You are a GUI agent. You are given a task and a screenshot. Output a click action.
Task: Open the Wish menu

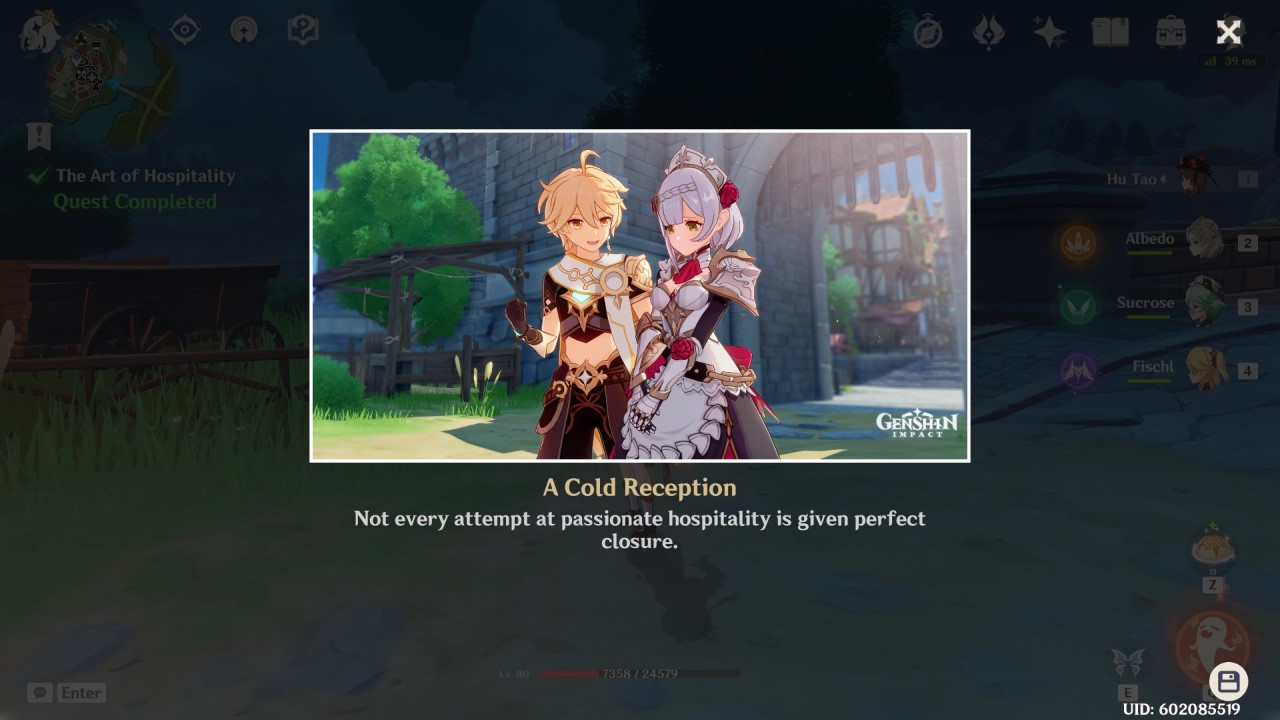(x=1048, y=30)
